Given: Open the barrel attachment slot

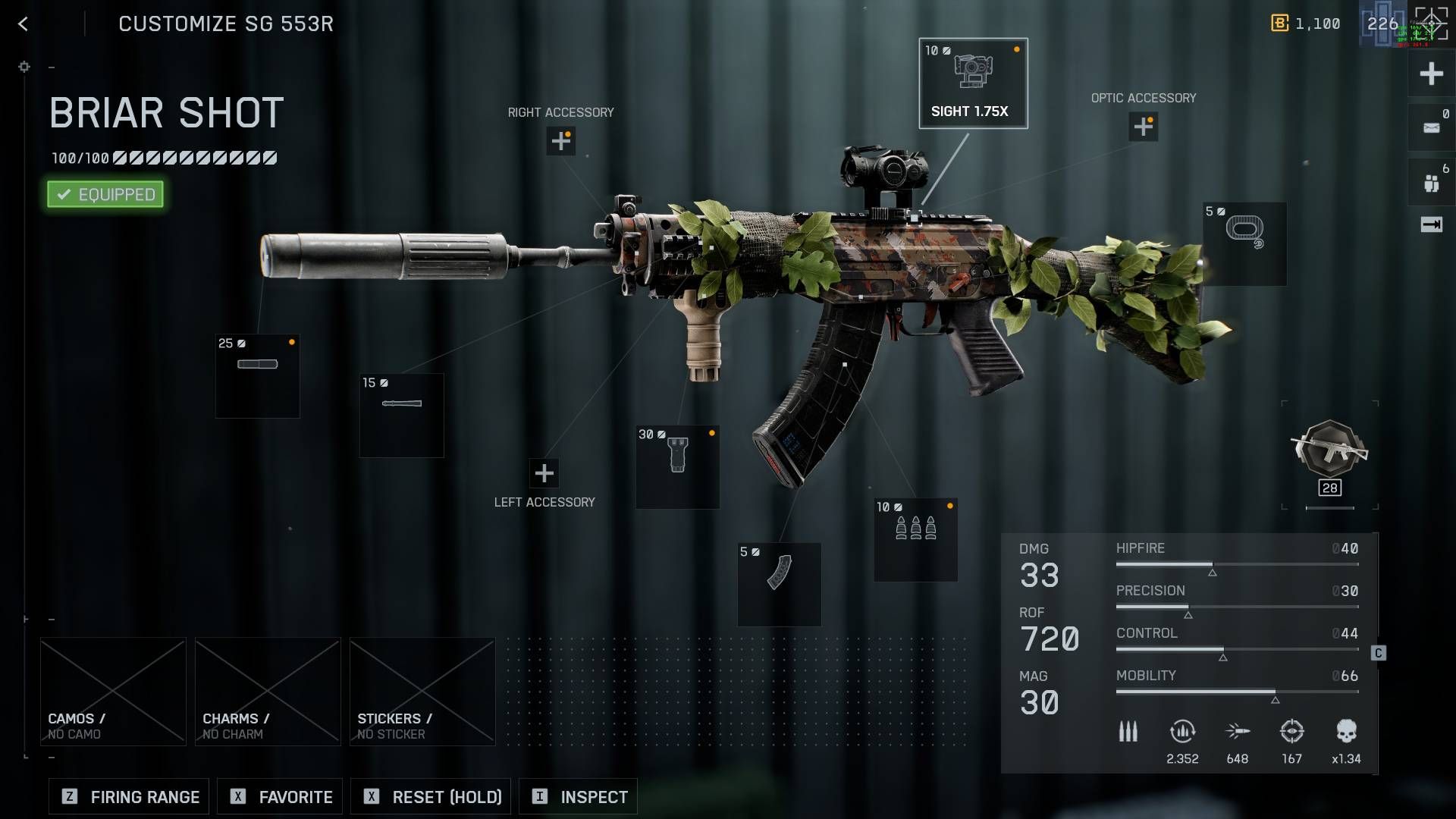Looking at the screenshot, I should tap(401, 414).
